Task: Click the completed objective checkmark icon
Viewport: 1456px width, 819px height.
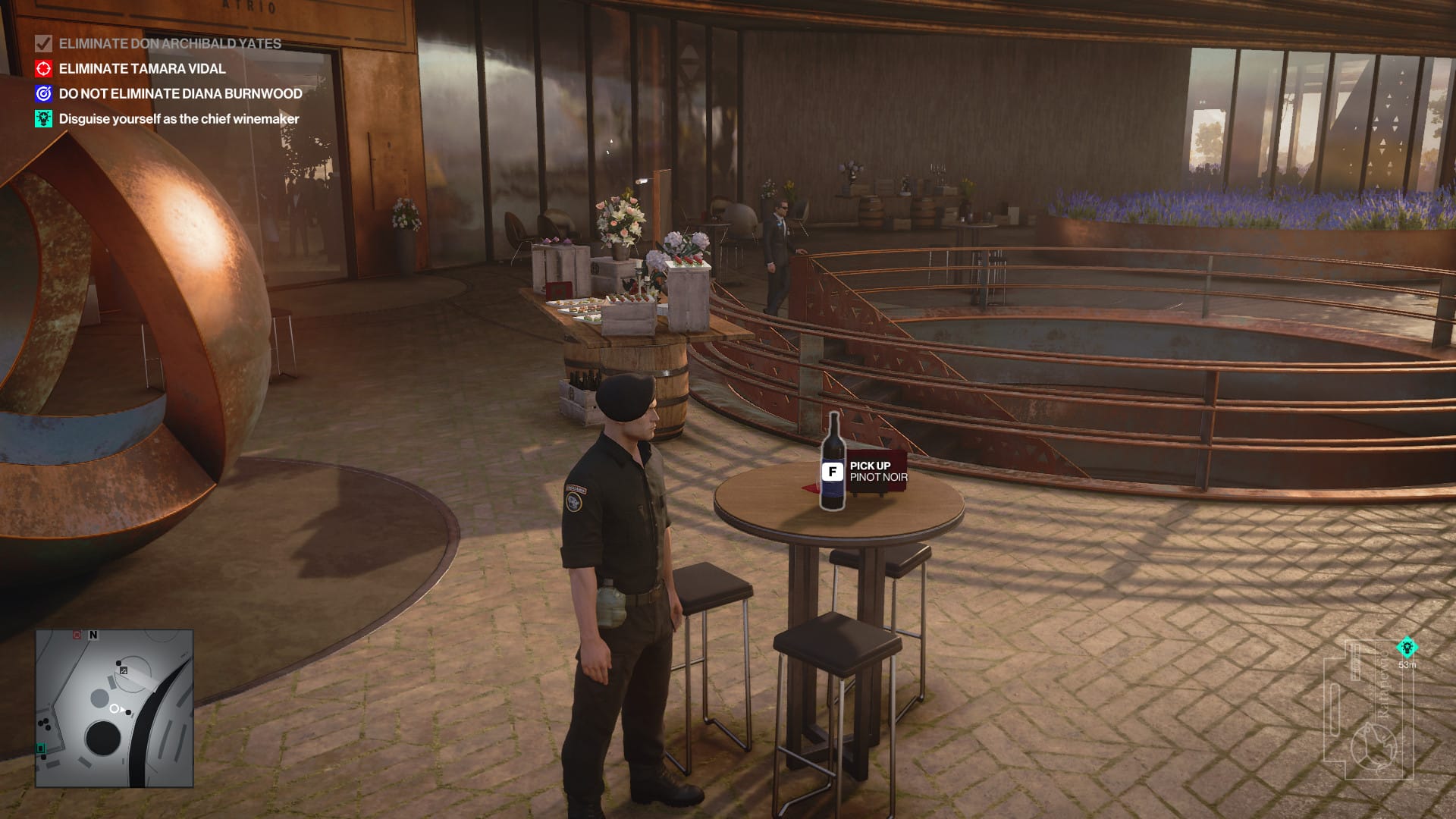Action: click(43, 44)
